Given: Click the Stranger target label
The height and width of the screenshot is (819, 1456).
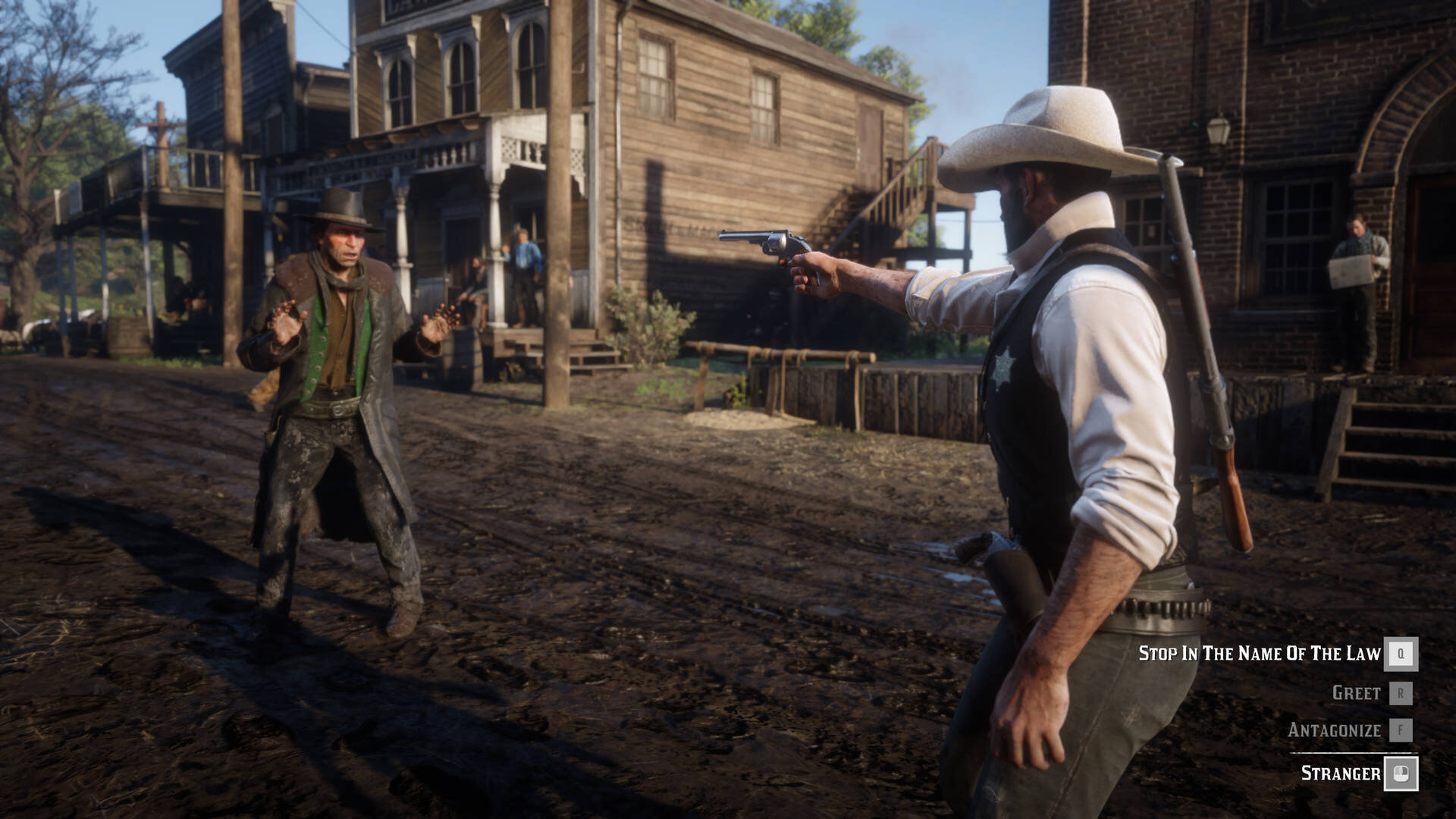Looking at the screenshot, I should (x=1341, y=773).
